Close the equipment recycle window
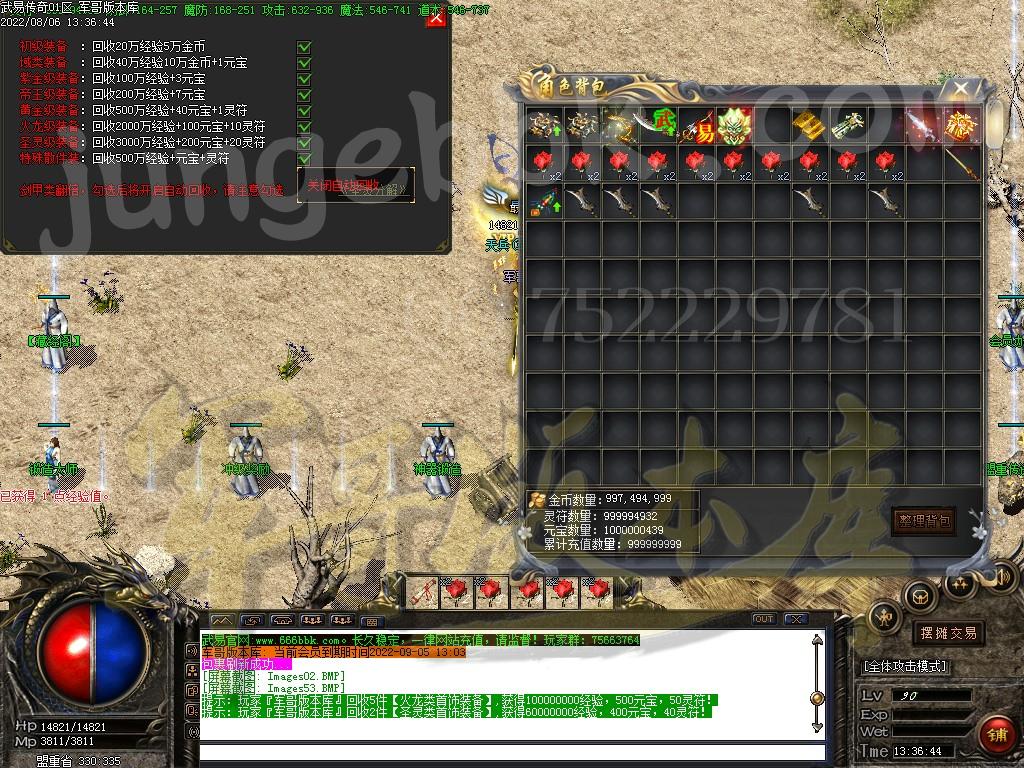 (436, 18)
